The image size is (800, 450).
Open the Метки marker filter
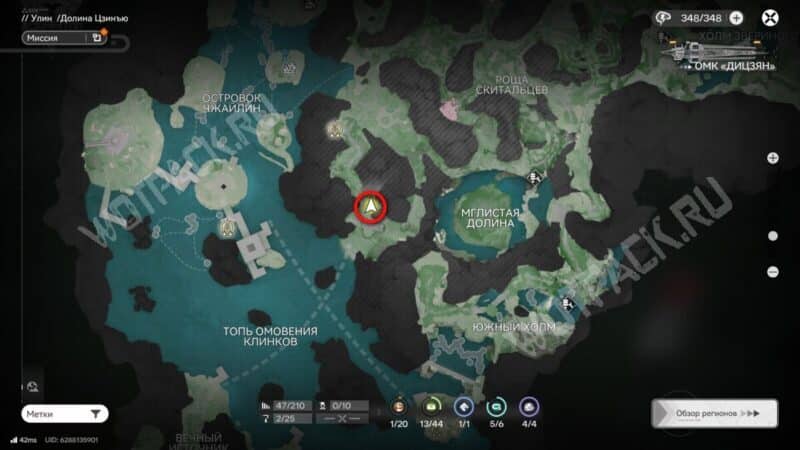(64, 413)
